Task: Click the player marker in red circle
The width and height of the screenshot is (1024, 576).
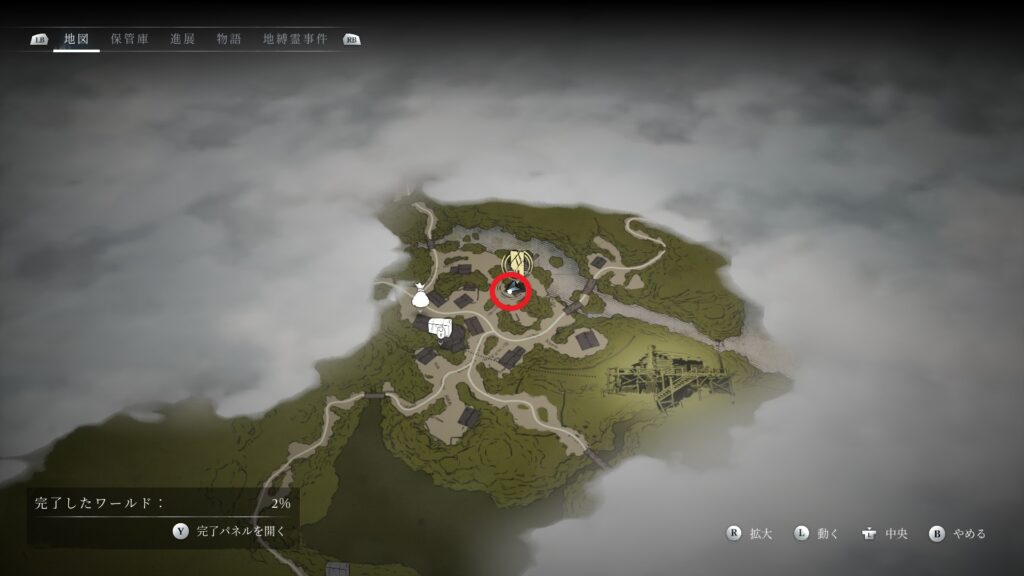Action: [x=512, y=290]
